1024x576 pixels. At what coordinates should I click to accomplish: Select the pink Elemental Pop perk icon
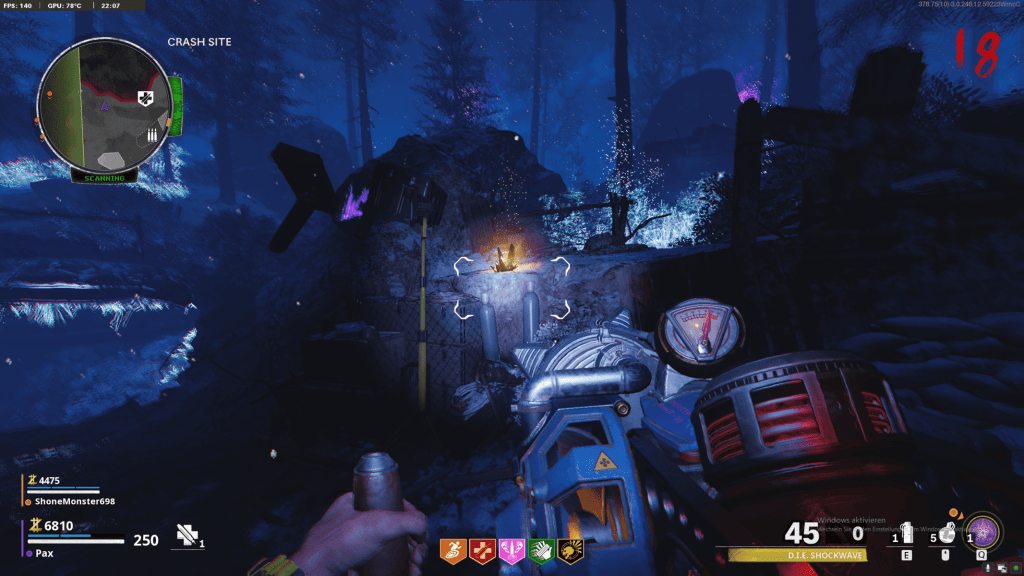(x=511, y=549)
